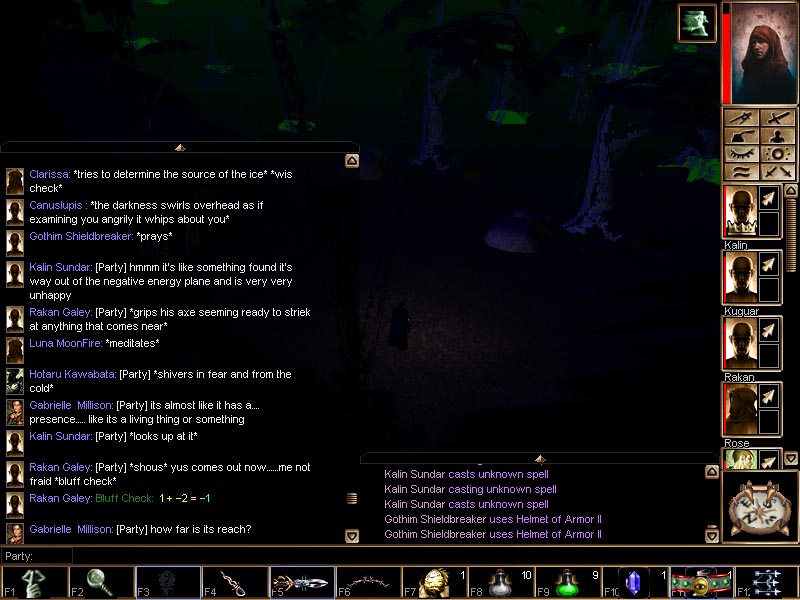Drink the F9 green potion

568,582
